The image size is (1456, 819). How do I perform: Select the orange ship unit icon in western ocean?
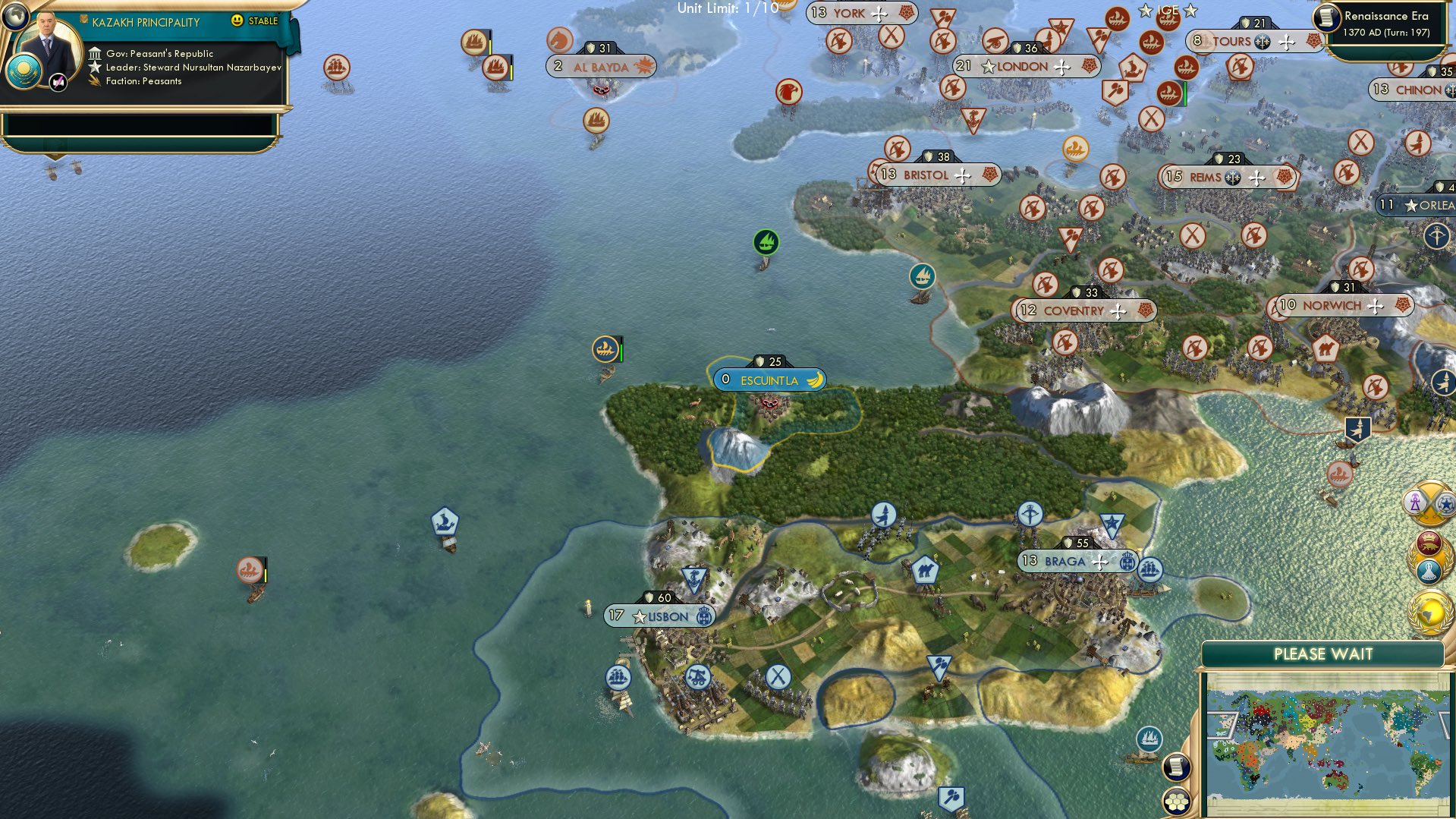tap(251, 569)
